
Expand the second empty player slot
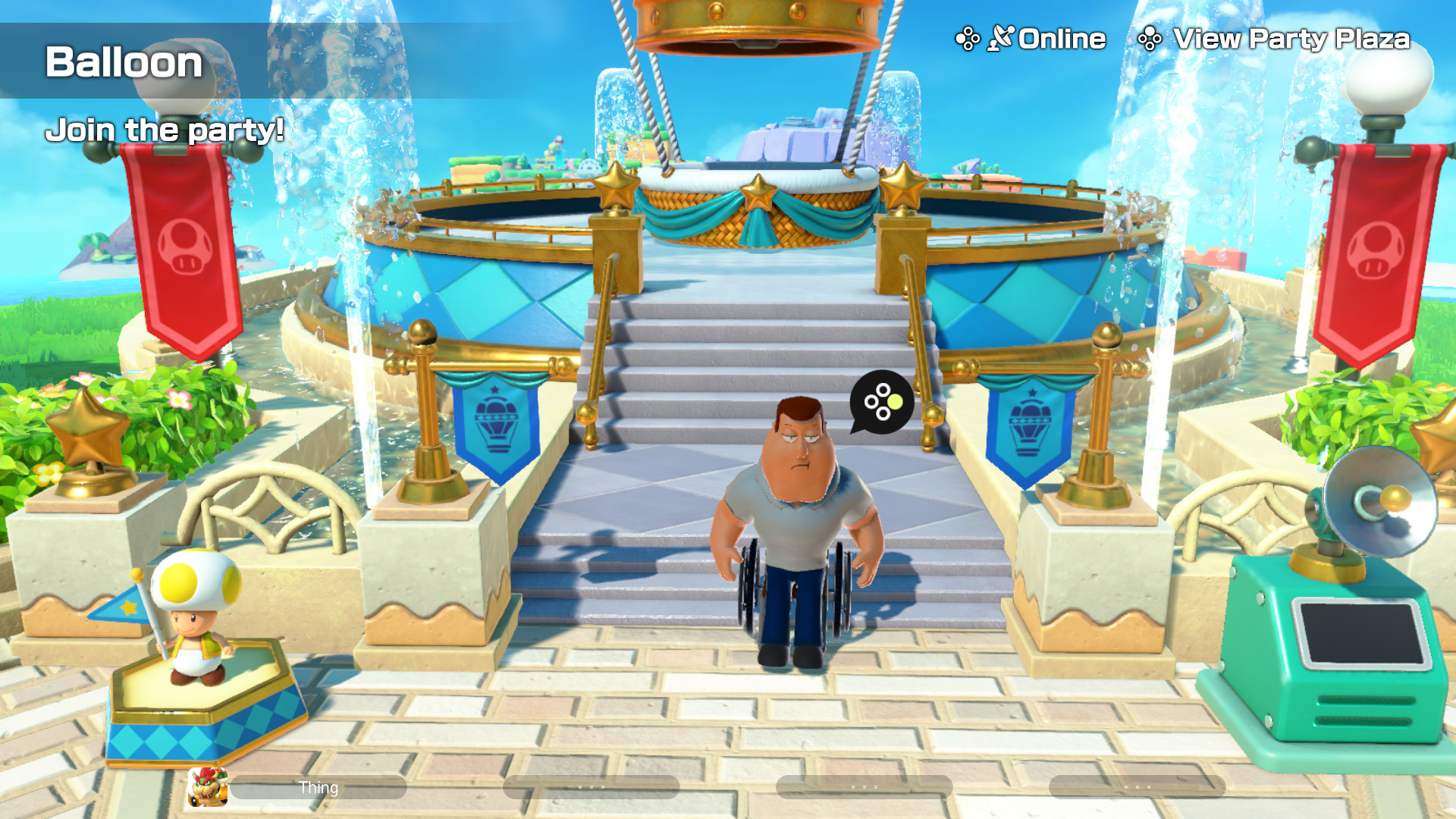click(592, 786)
